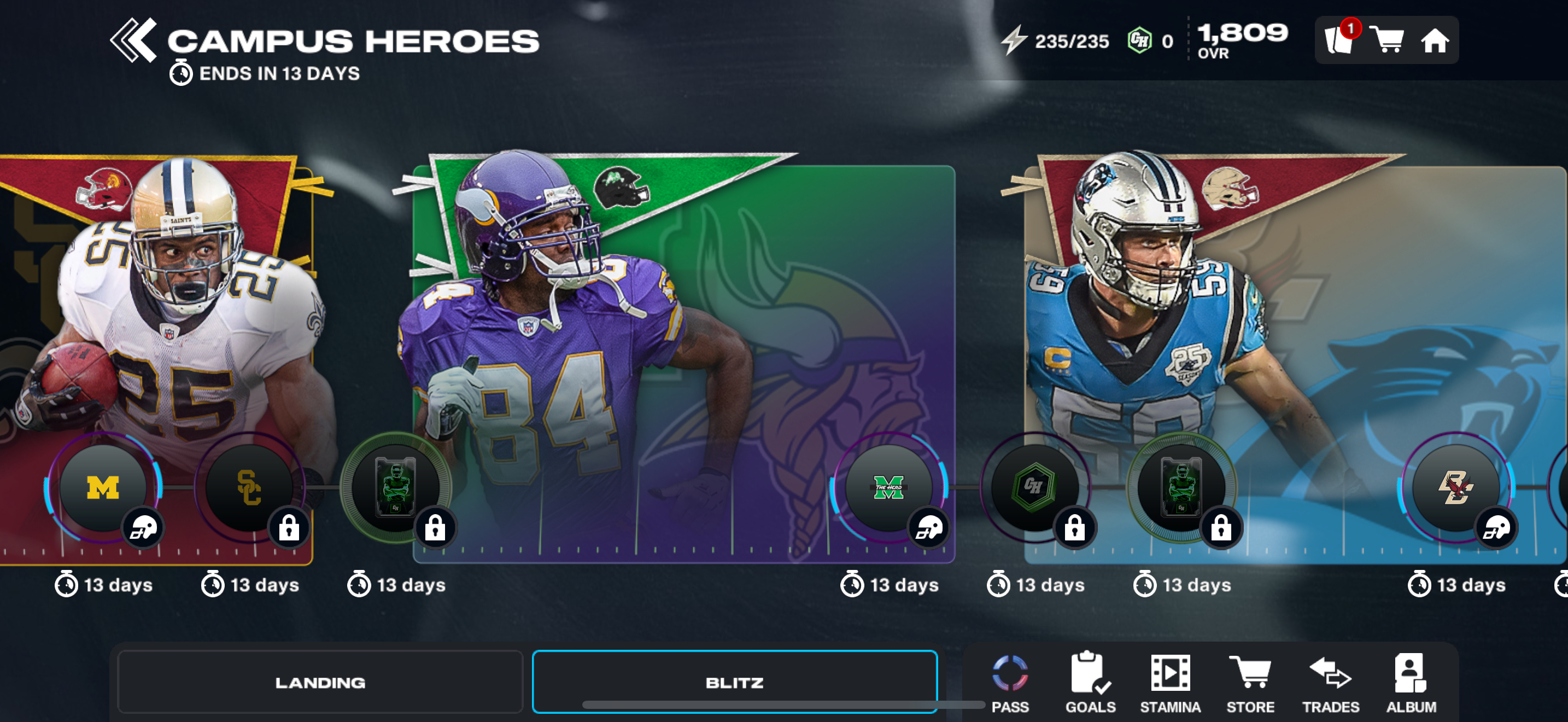The image size is (1568, 722).
Task: Tap the green CH currency icon
Action: coord(1139,41)
